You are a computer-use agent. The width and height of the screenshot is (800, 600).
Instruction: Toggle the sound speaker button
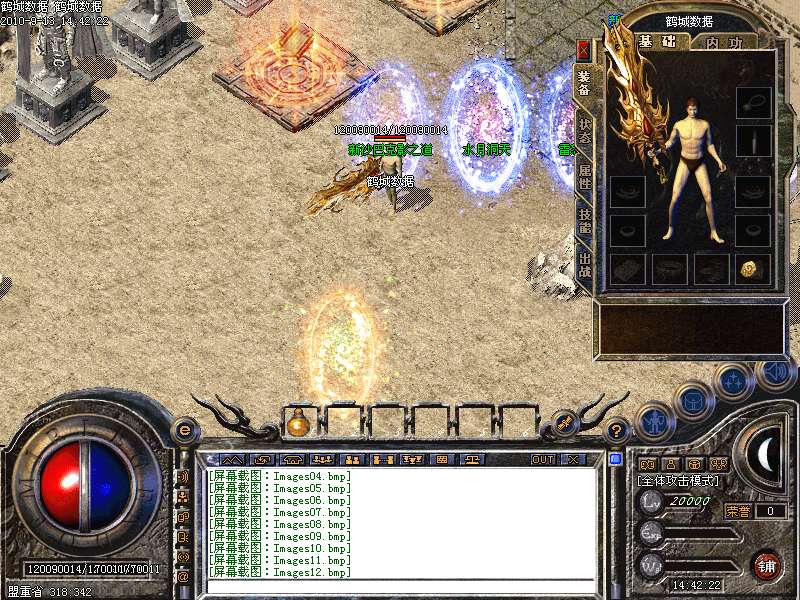[776, 374]
